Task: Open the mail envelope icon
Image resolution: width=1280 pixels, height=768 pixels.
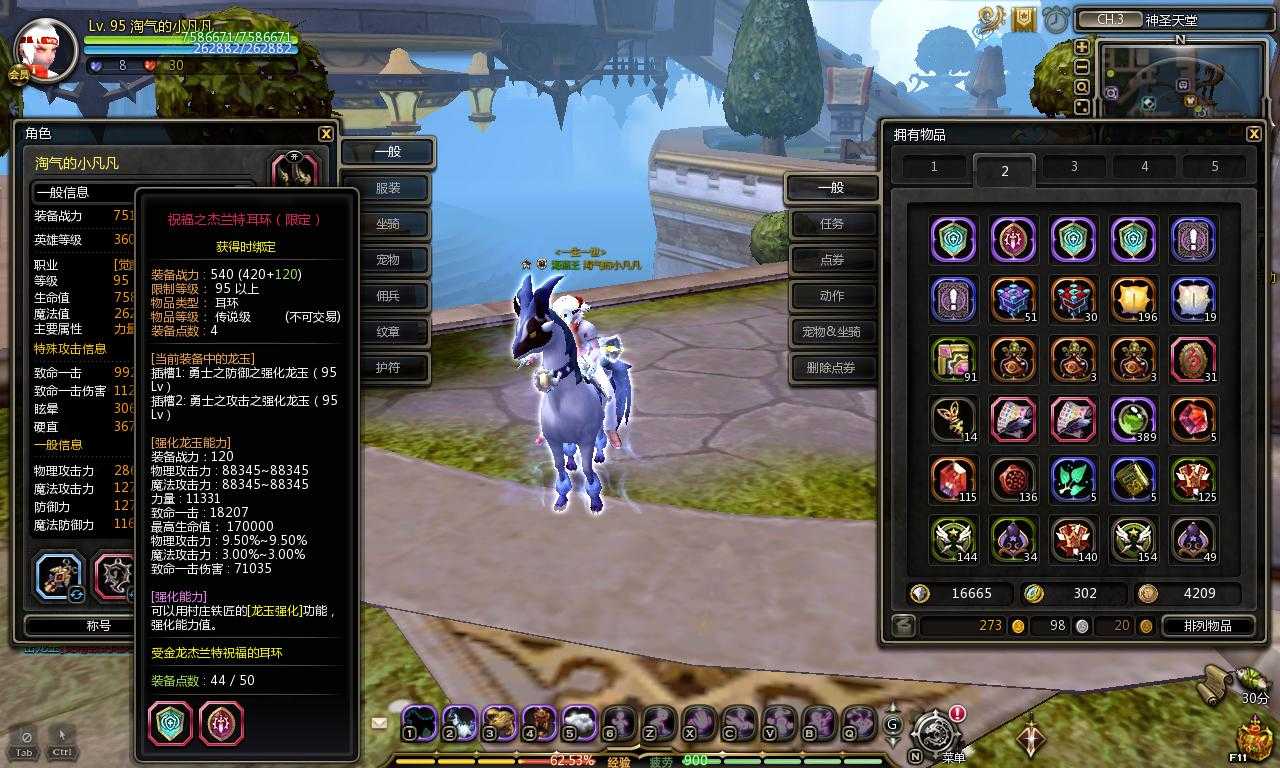Action: coord(380,723)
